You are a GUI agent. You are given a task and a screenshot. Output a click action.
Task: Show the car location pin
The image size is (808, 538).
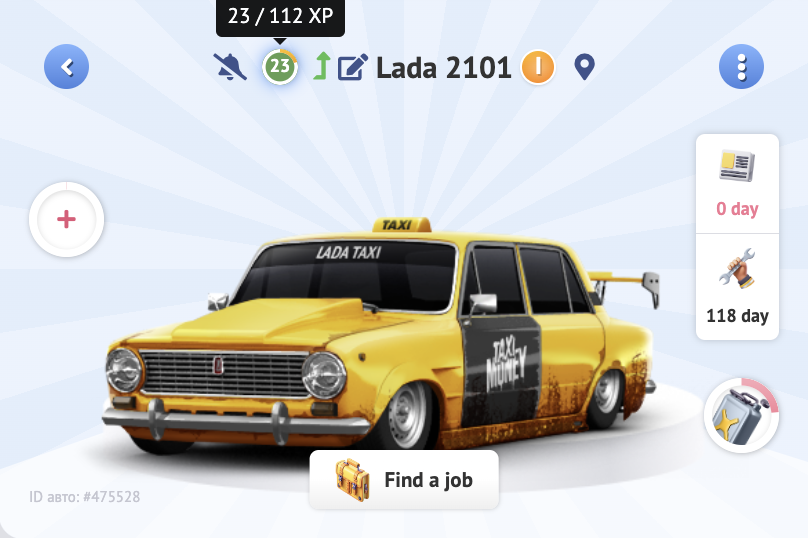click(585, 67)
